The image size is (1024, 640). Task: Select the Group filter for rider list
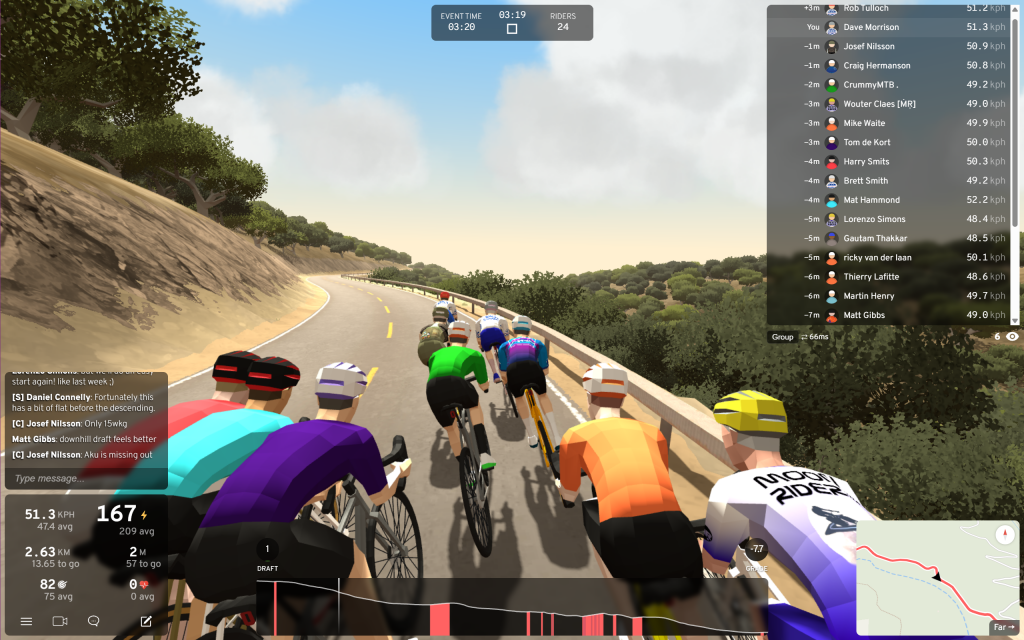tap(782, 337)
